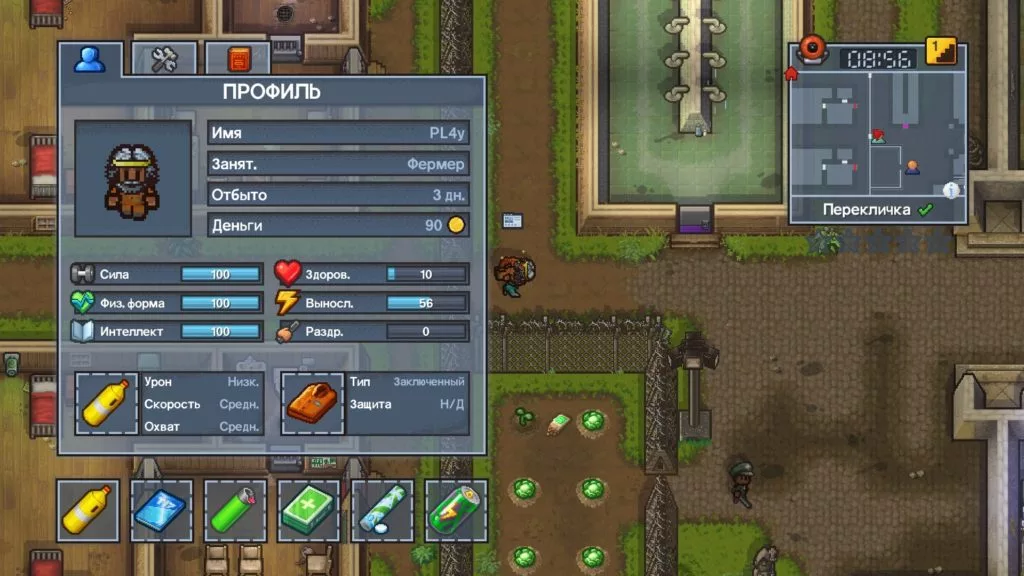This screenshot has width=1024, height=576.
Task: Select the equipped orange inmate outfit slot
Action: 312,403
